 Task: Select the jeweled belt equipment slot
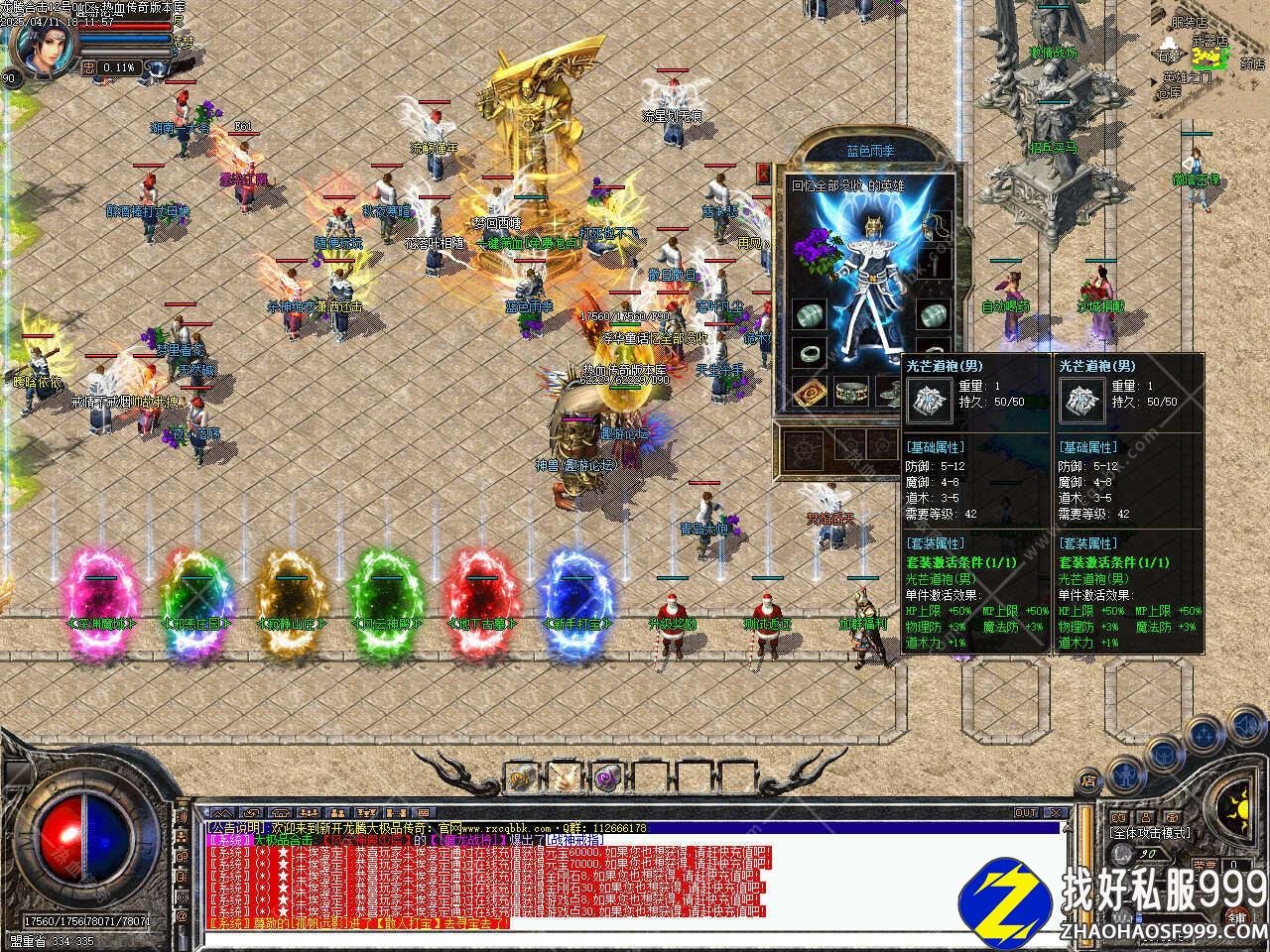[x=850, y=391]
